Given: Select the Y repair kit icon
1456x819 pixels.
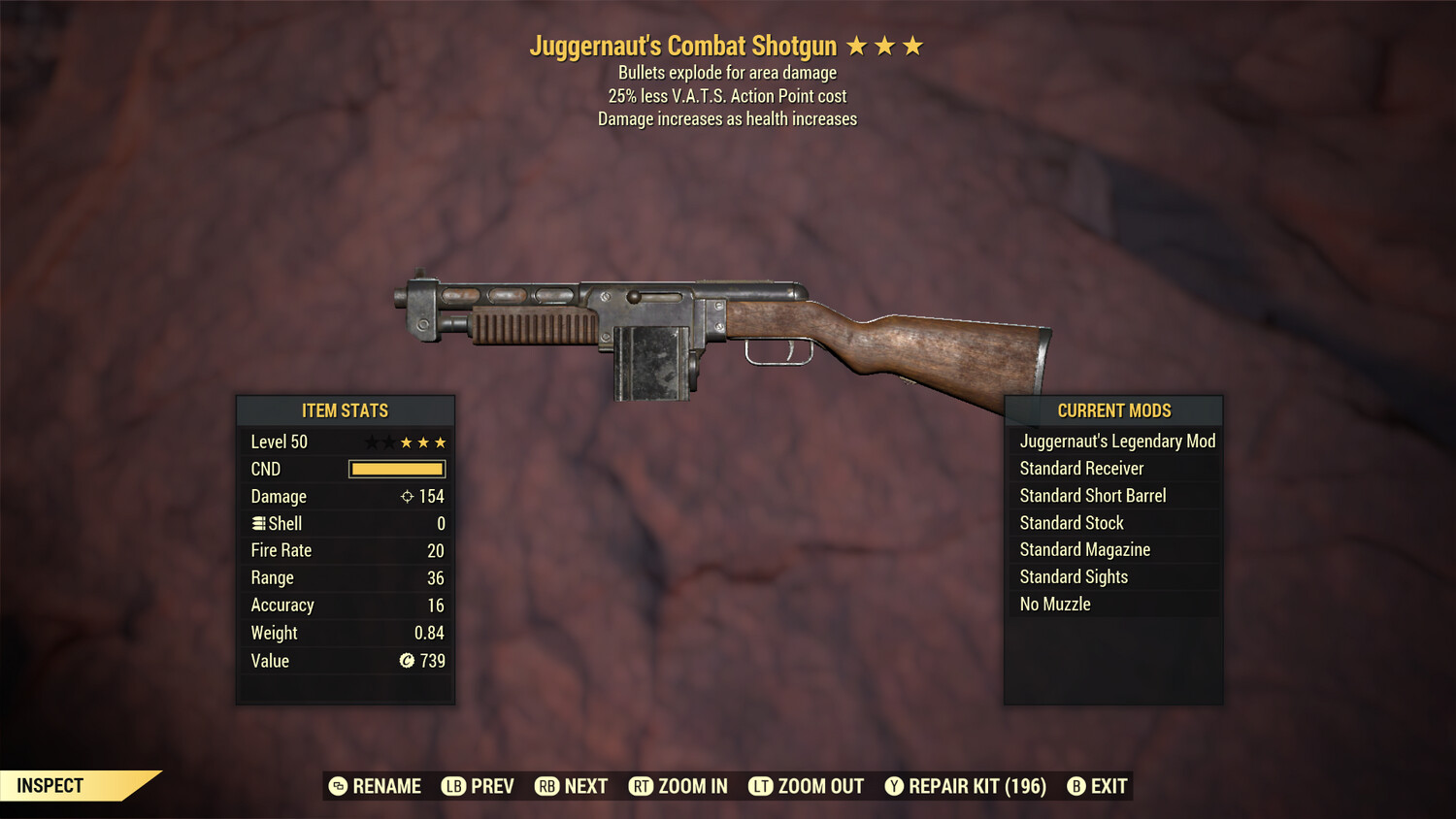Looking at the screenshot, I should (894, 786).
